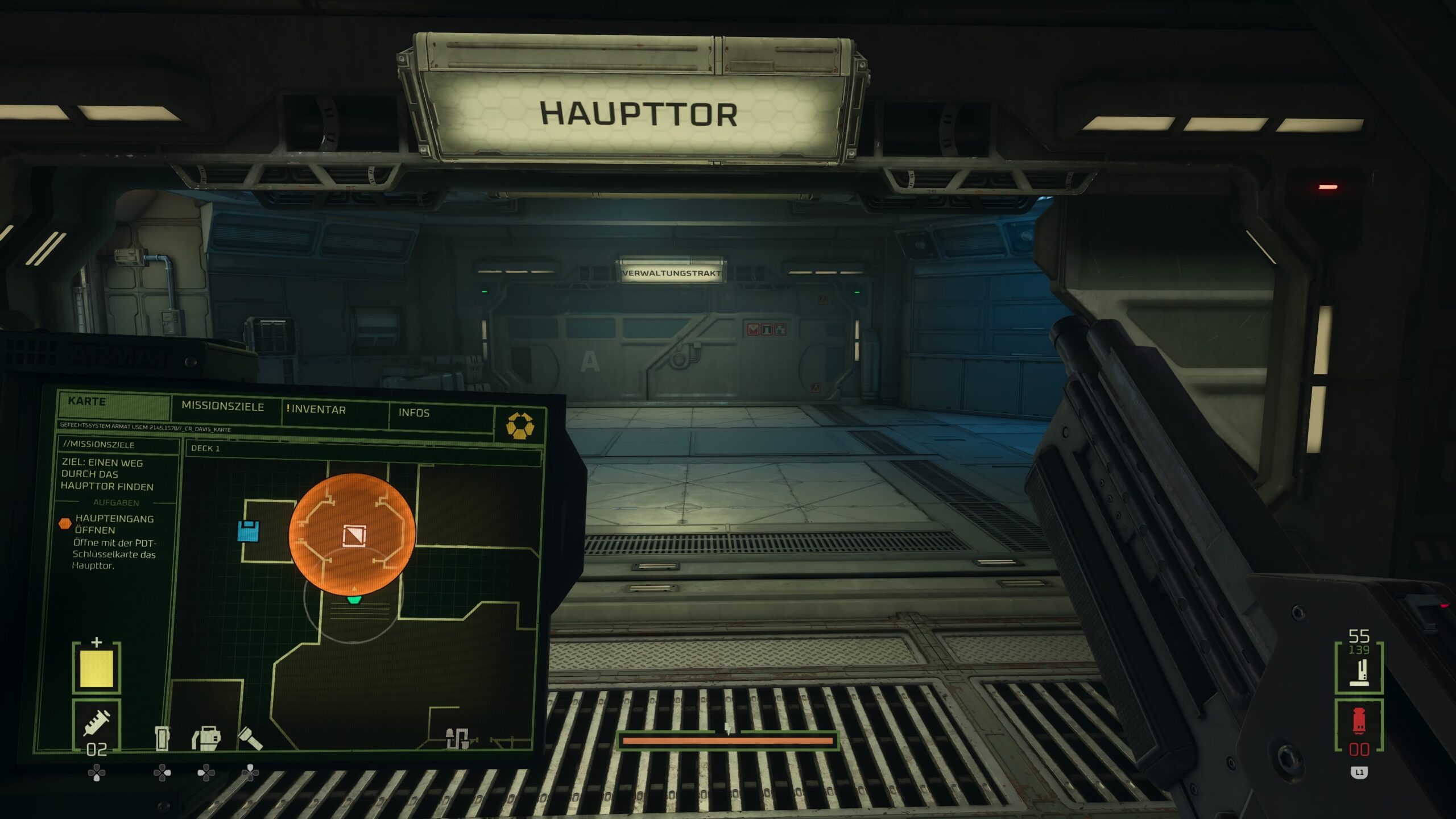Click the yellow hexagon emblem icon
This screenshot has width=1456, height=819.
coord(520,425)
